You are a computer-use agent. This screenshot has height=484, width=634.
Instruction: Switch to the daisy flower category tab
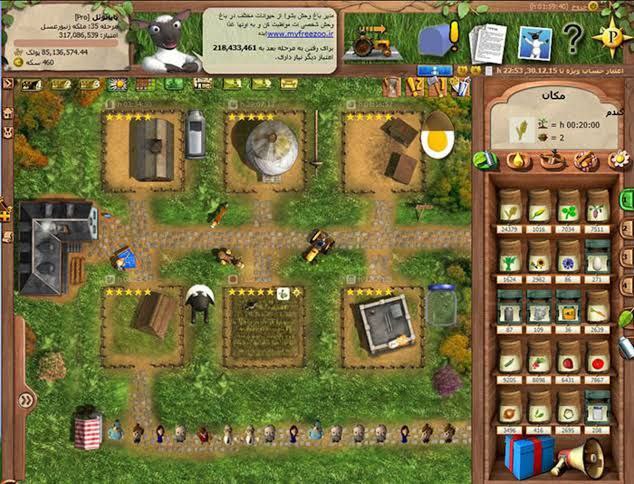pyautogui.click(x=619, y=159)
